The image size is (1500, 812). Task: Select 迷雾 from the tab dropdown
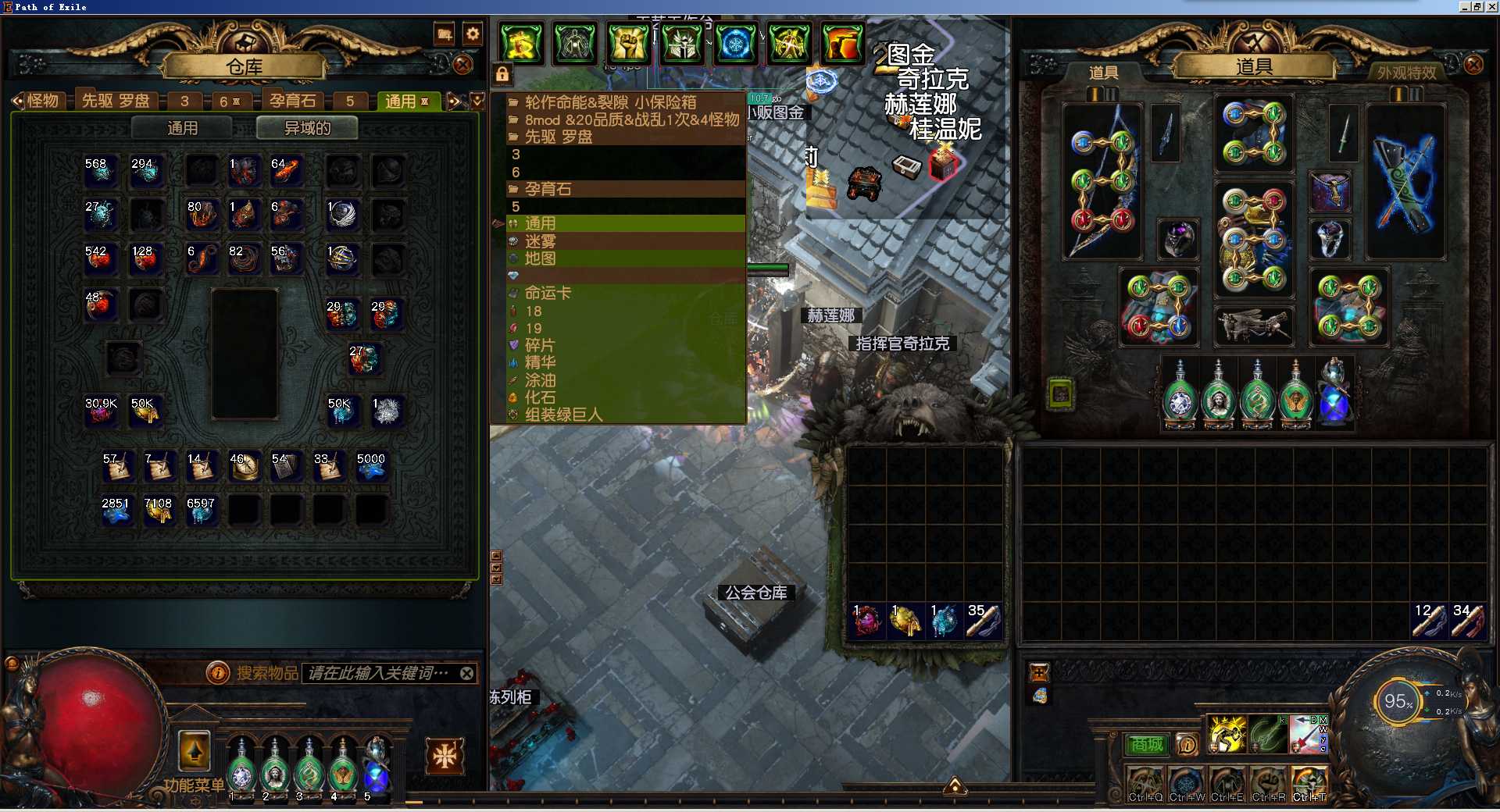tap(540, 241)
